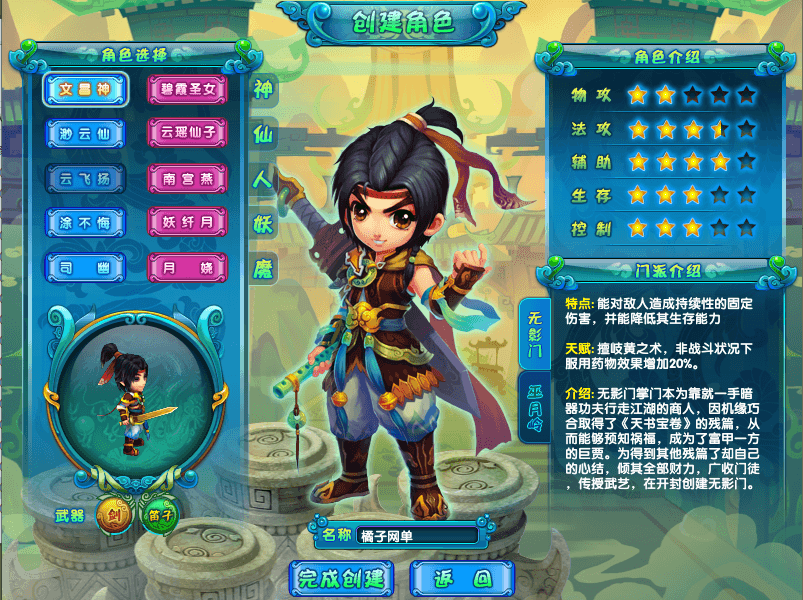Show the 妖 race tab
Viewport: 803px width, 600px height.
click(263, 224)
